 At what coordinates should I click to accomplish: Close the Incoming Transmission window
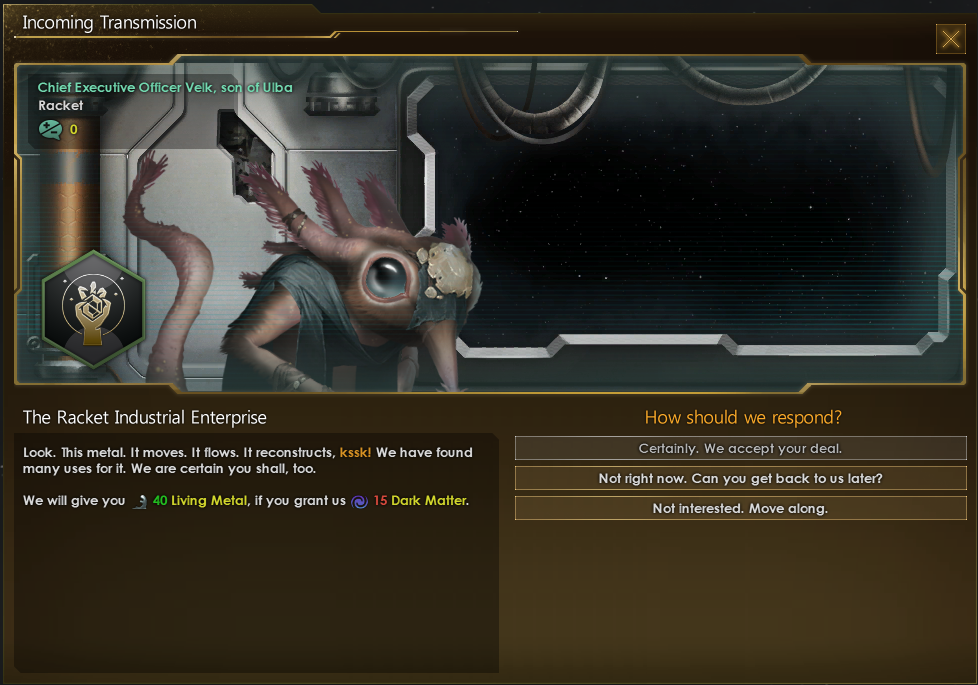(x=950, y=39)
